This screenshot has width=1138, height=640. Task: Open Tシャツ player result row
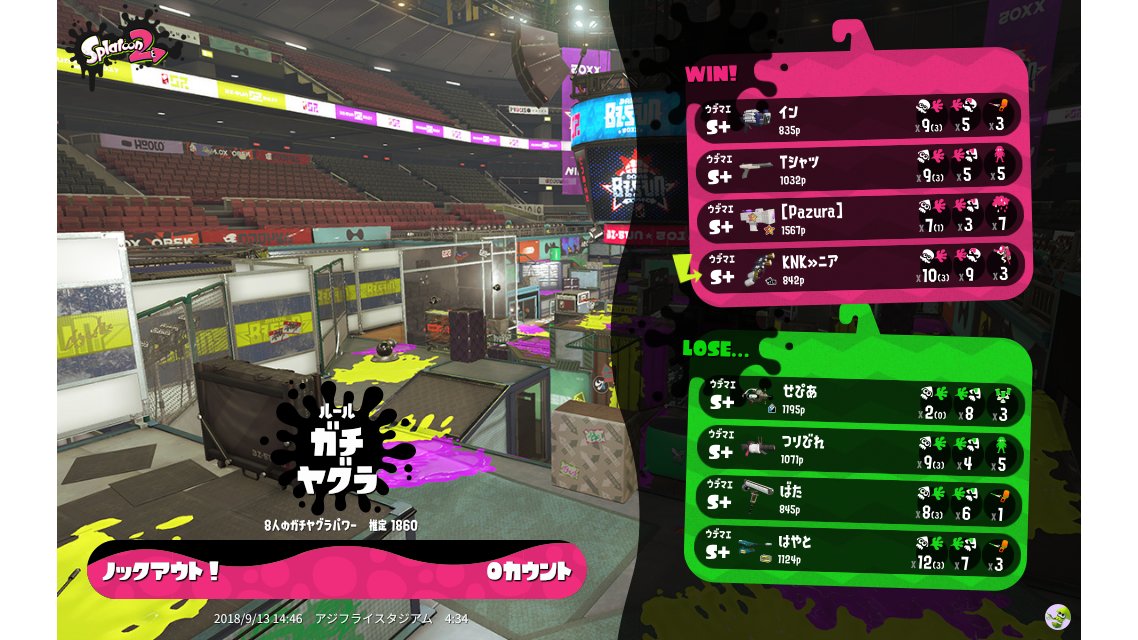point(857,168)
